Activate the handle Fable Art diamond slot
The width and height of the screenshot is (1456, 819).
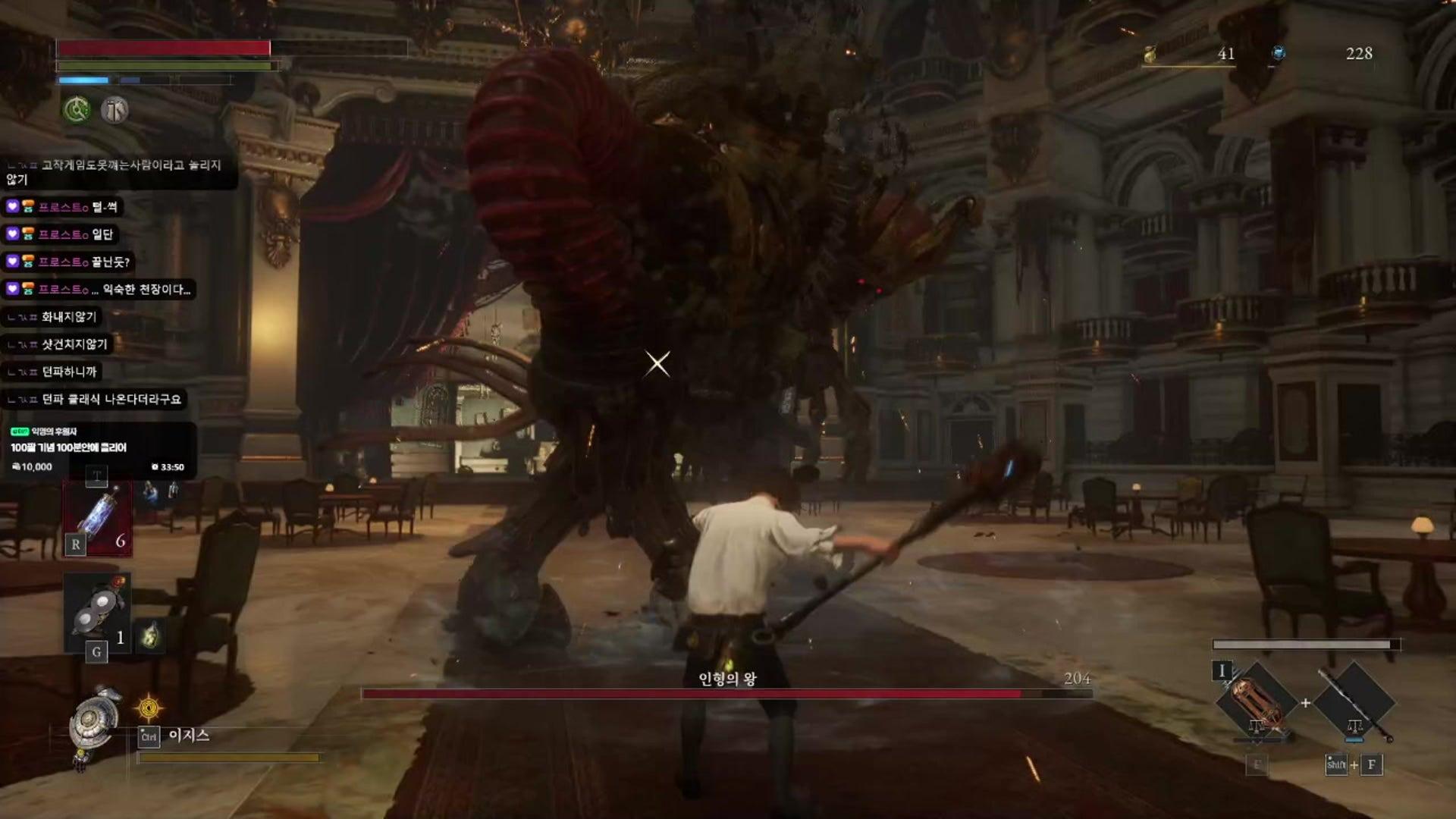point(1354,702)
